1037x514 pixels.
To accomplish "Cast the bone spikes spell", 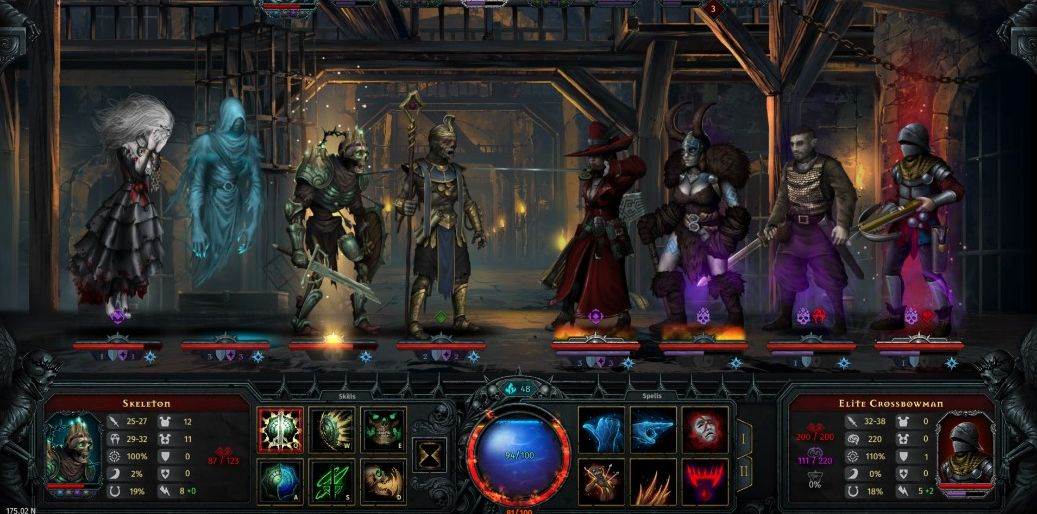I will click(x=653, y=481).
